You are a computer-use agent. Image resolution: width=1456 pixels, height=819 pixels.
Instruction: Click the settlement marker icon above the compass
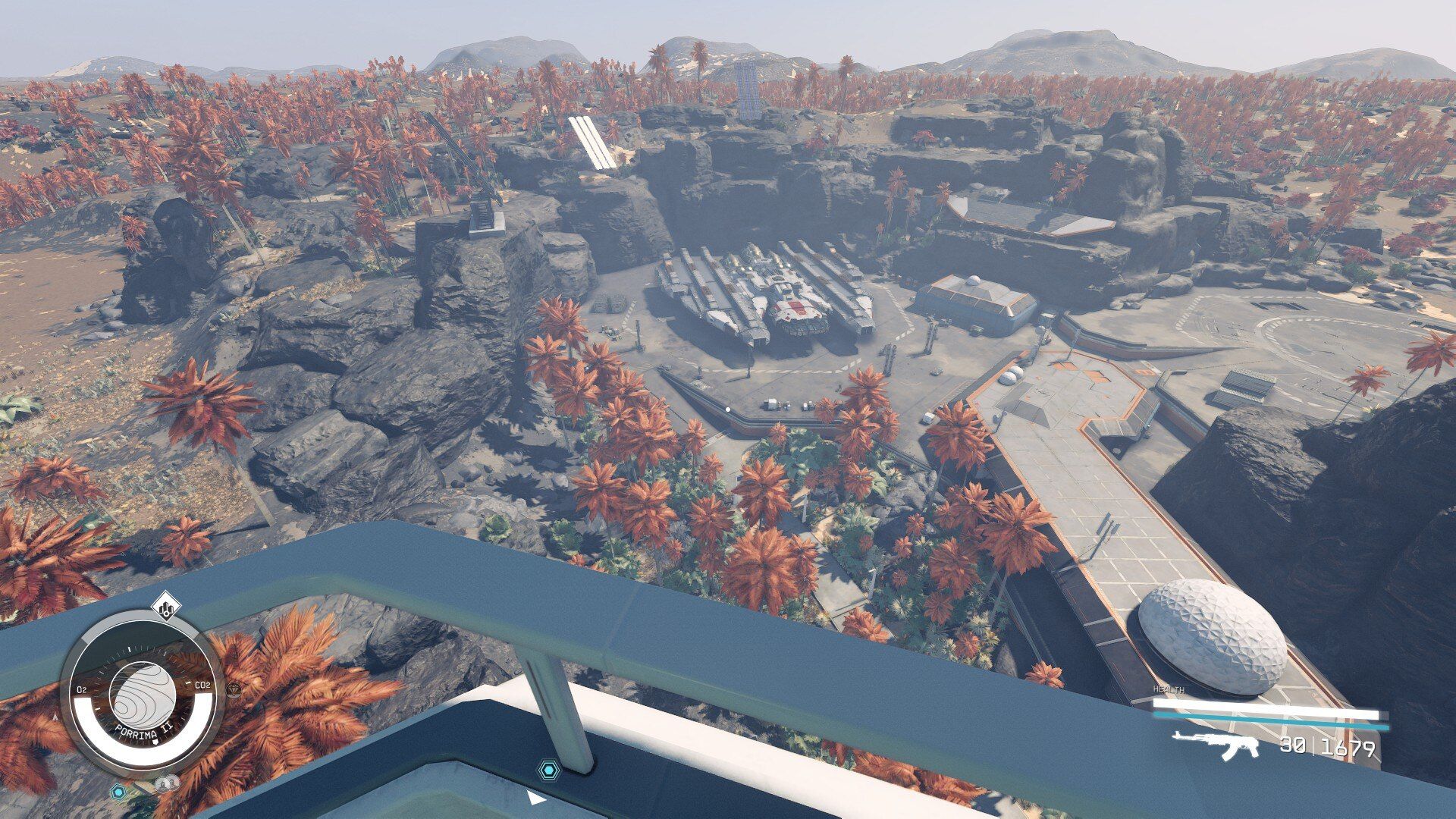(x=166, y=607)
